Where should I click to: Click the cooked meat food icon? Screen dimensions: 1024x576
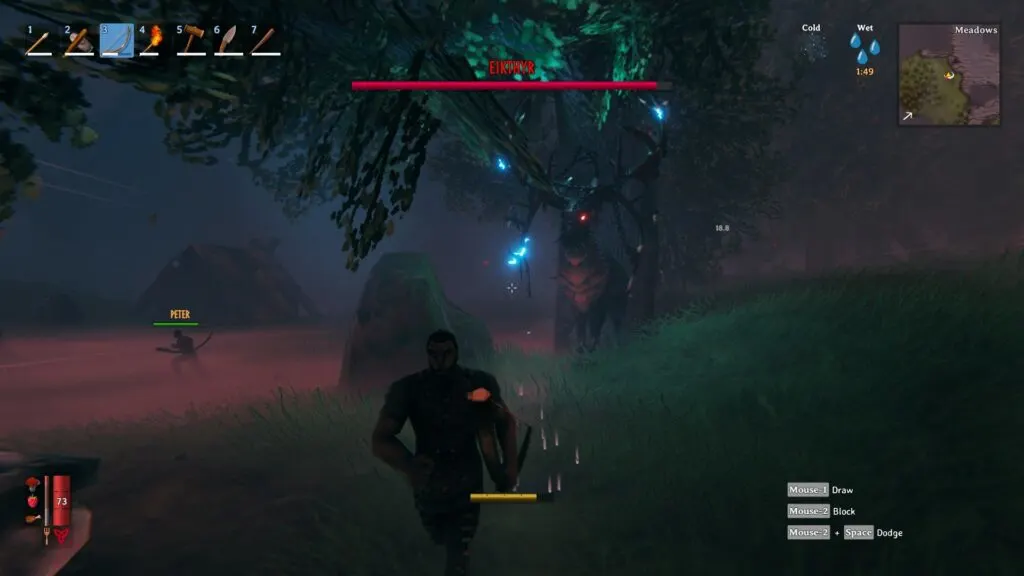coord(32,518)
